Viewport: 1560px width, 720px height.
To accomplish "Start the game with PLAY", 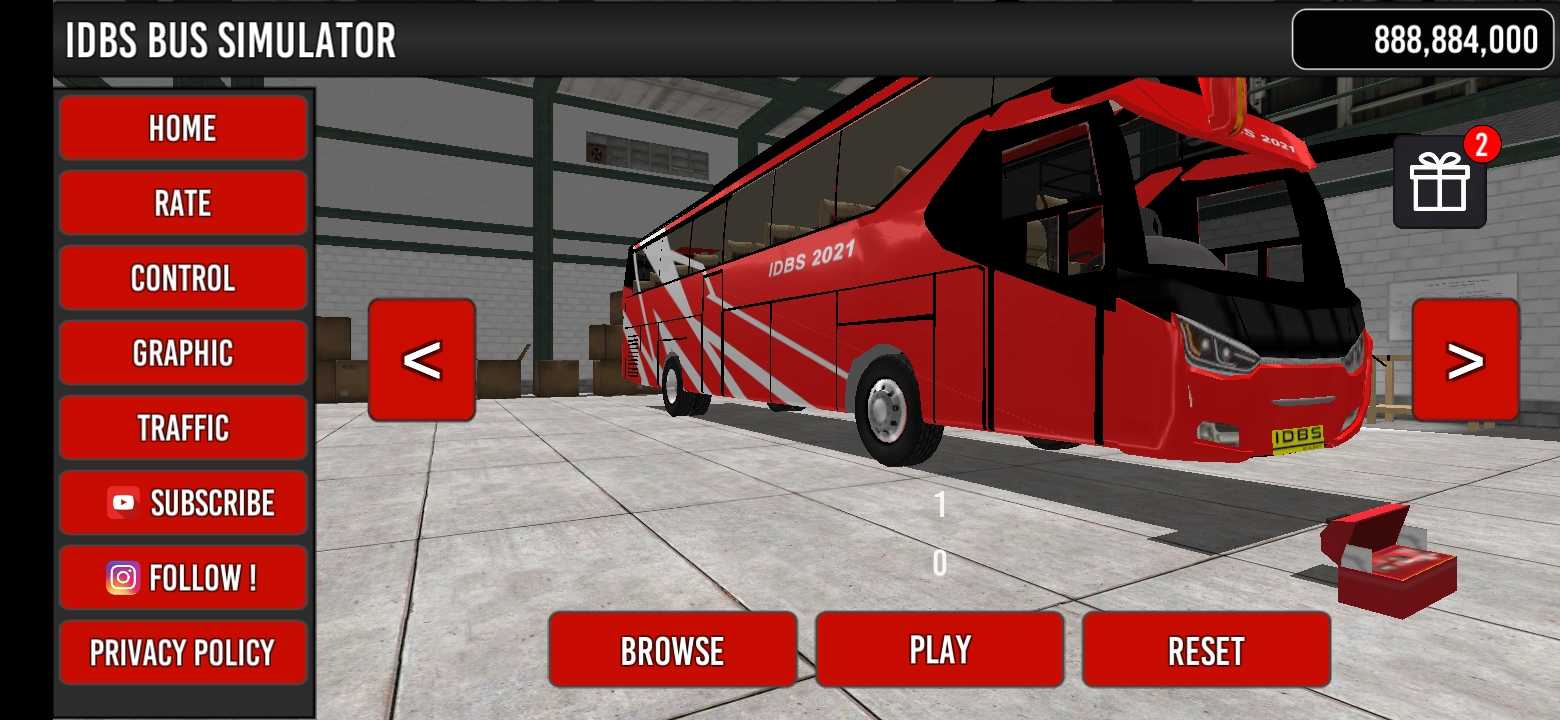I will pyautogui.click(x=939, y=650).
